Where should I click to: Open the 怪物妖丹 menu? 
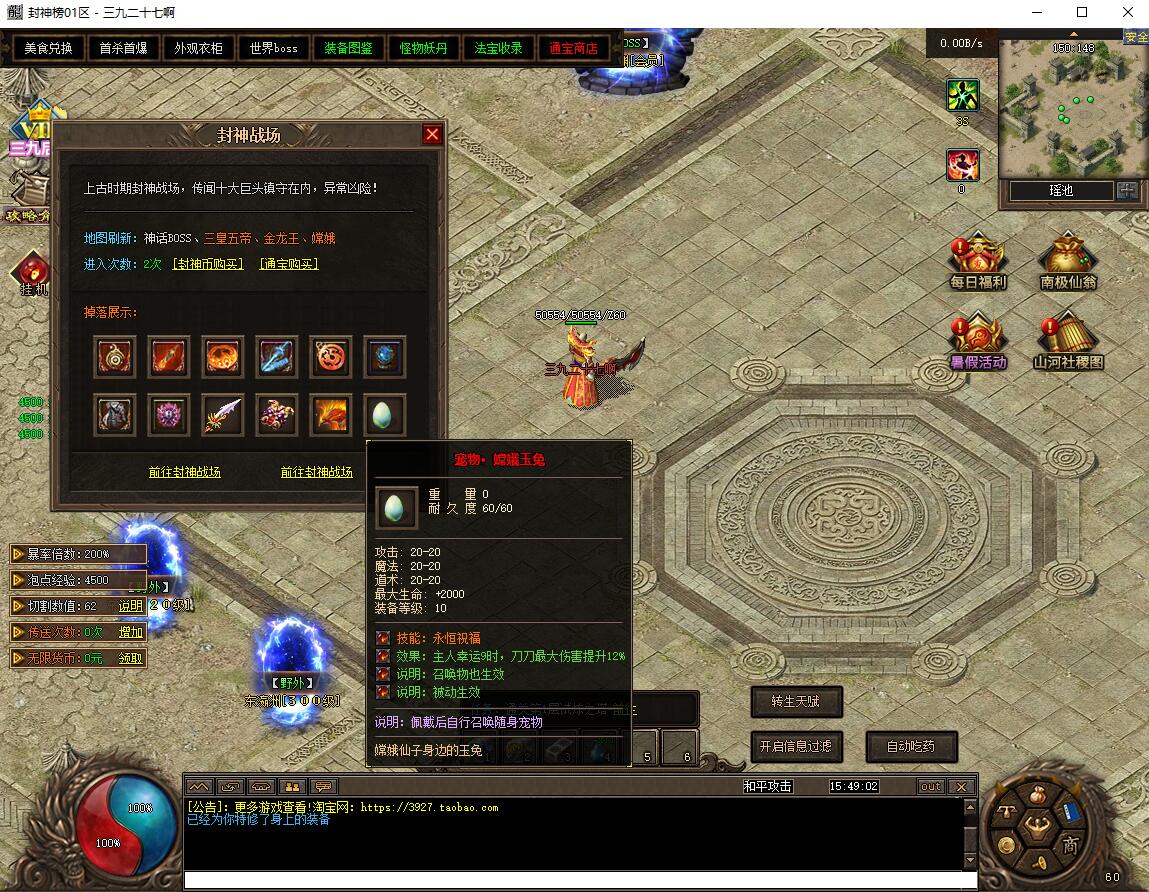[x=424, y=48]
